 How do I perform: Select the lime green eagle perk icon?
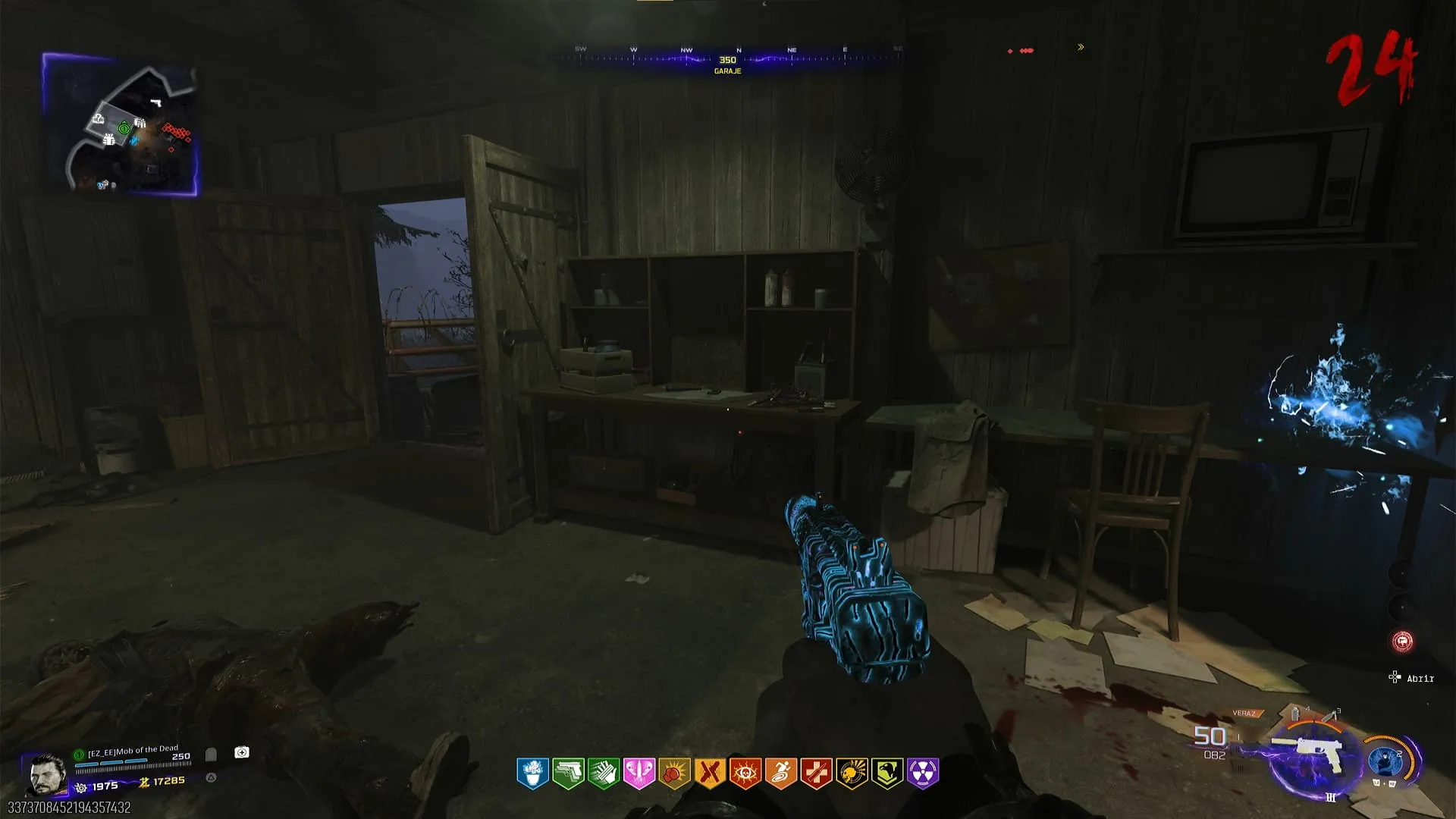click(x=887, y=773)
